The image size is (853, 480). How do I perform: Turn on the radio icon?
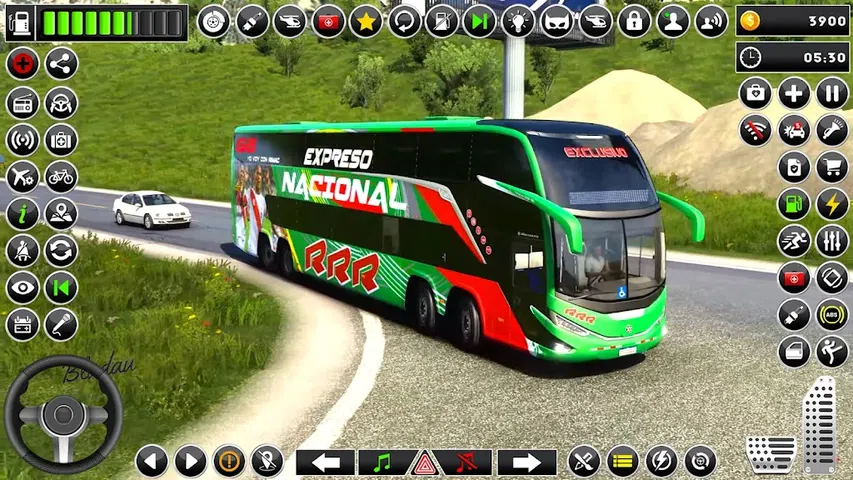[22, 102]
